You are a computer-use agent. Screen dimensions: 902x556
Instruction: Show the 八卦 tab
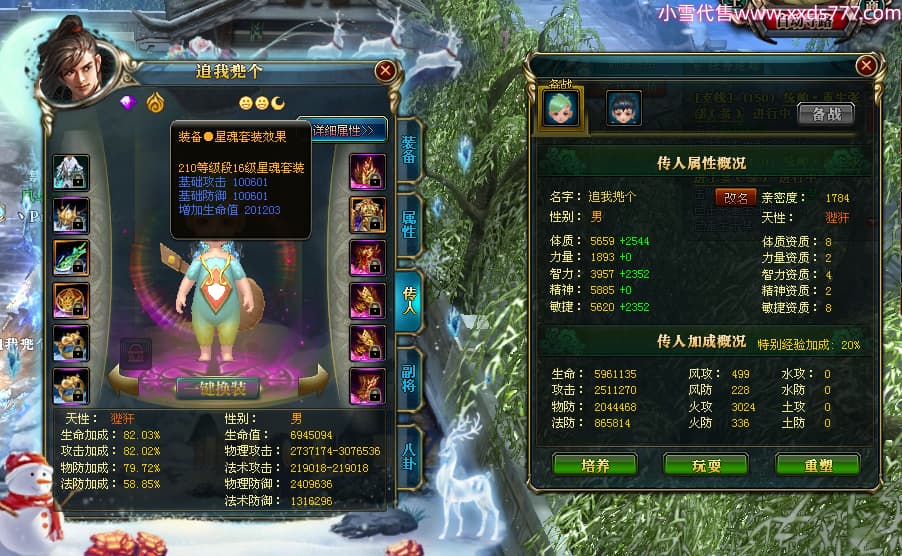(x=409, y=448)
